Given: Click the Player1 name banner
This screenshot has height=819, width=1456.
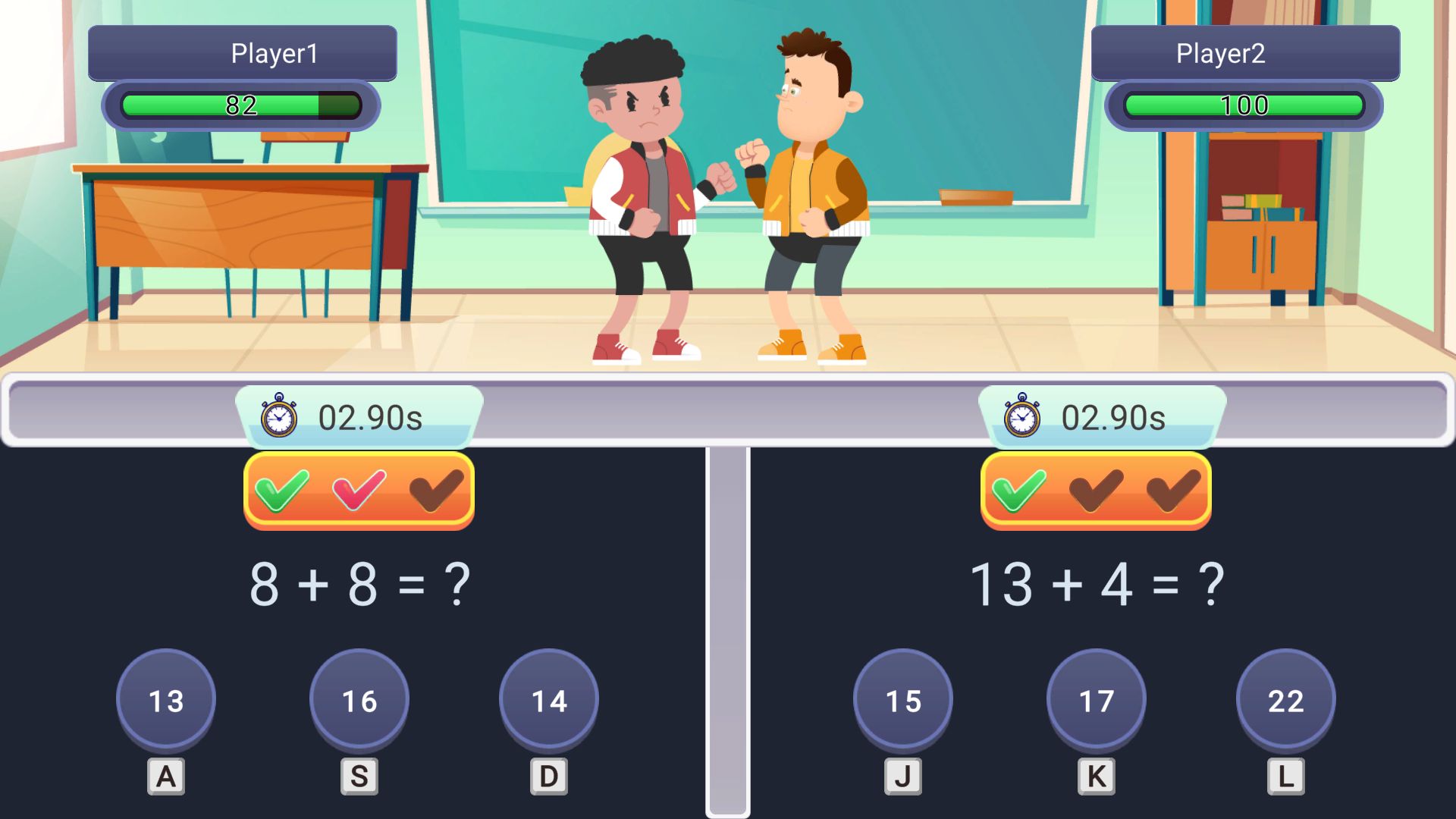Looking at the screenshot, I should click(241, 52).
